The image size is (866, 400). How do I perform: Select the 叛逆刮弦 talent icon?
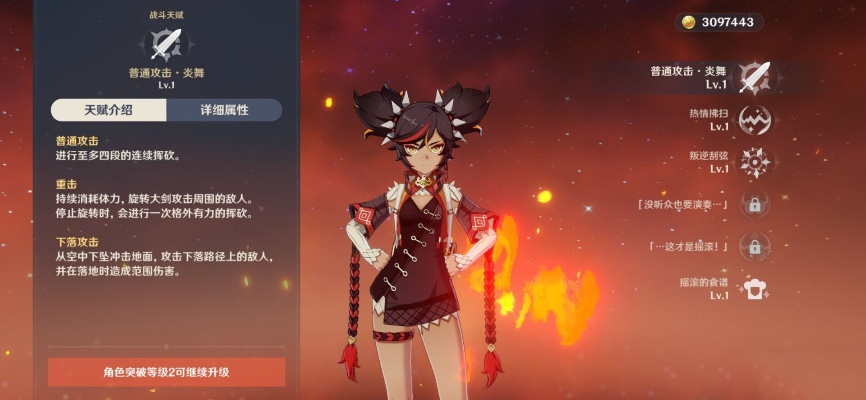point(754,162)
